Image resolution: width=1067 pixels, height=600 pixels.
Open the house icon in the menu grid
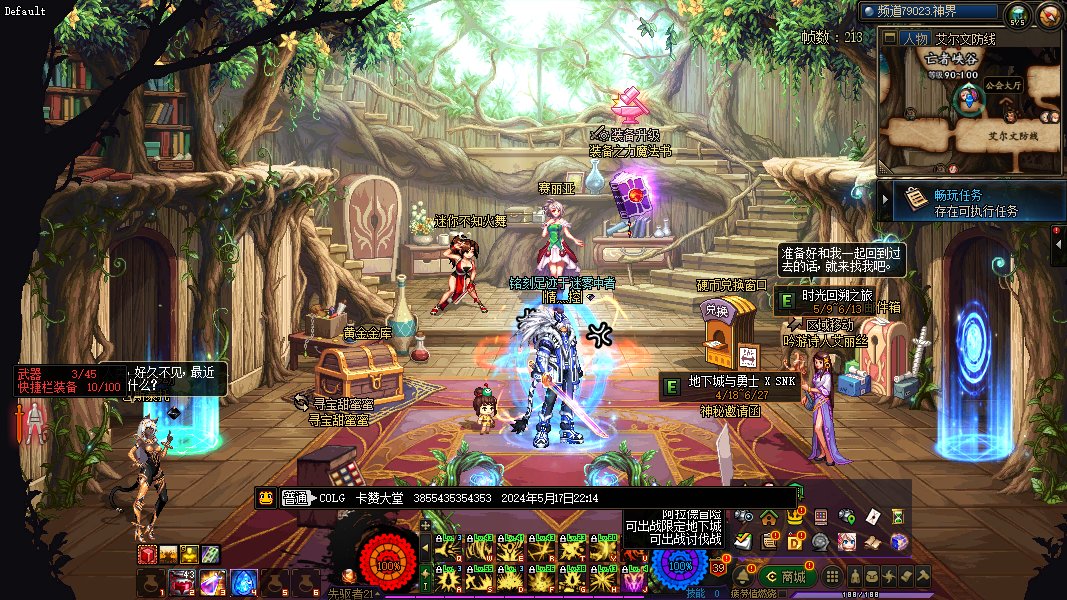[768, 517]
